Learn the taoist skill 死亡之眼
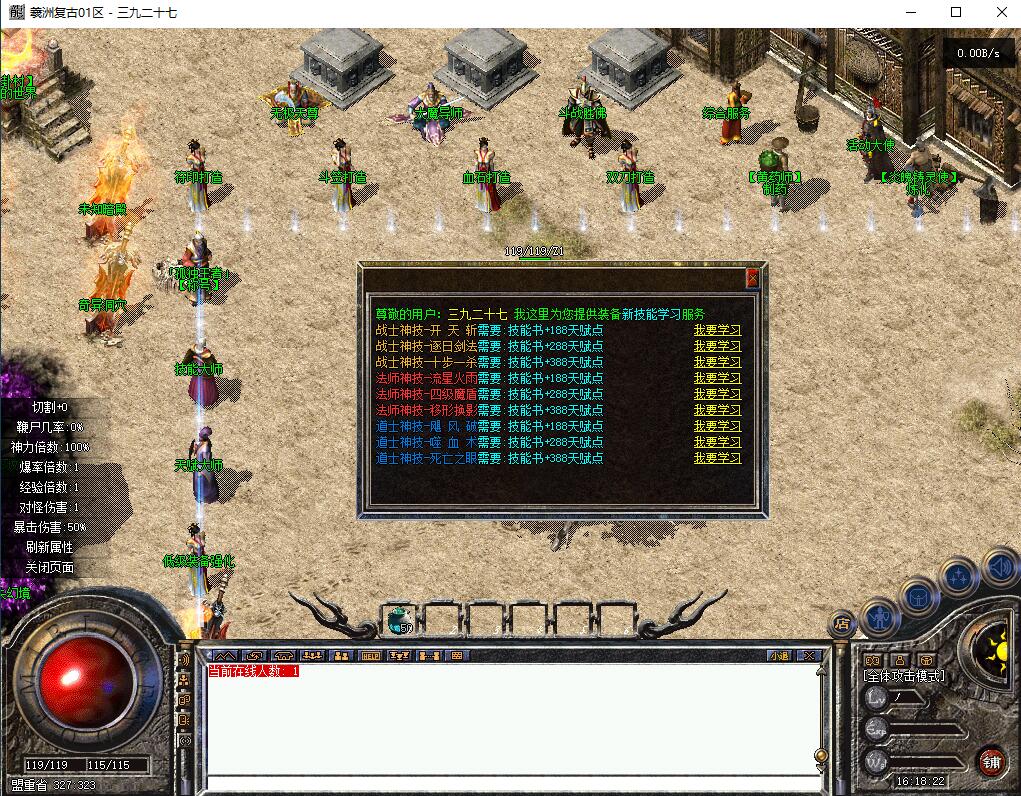Screen dimensions: 1021x796 [717, 458]
